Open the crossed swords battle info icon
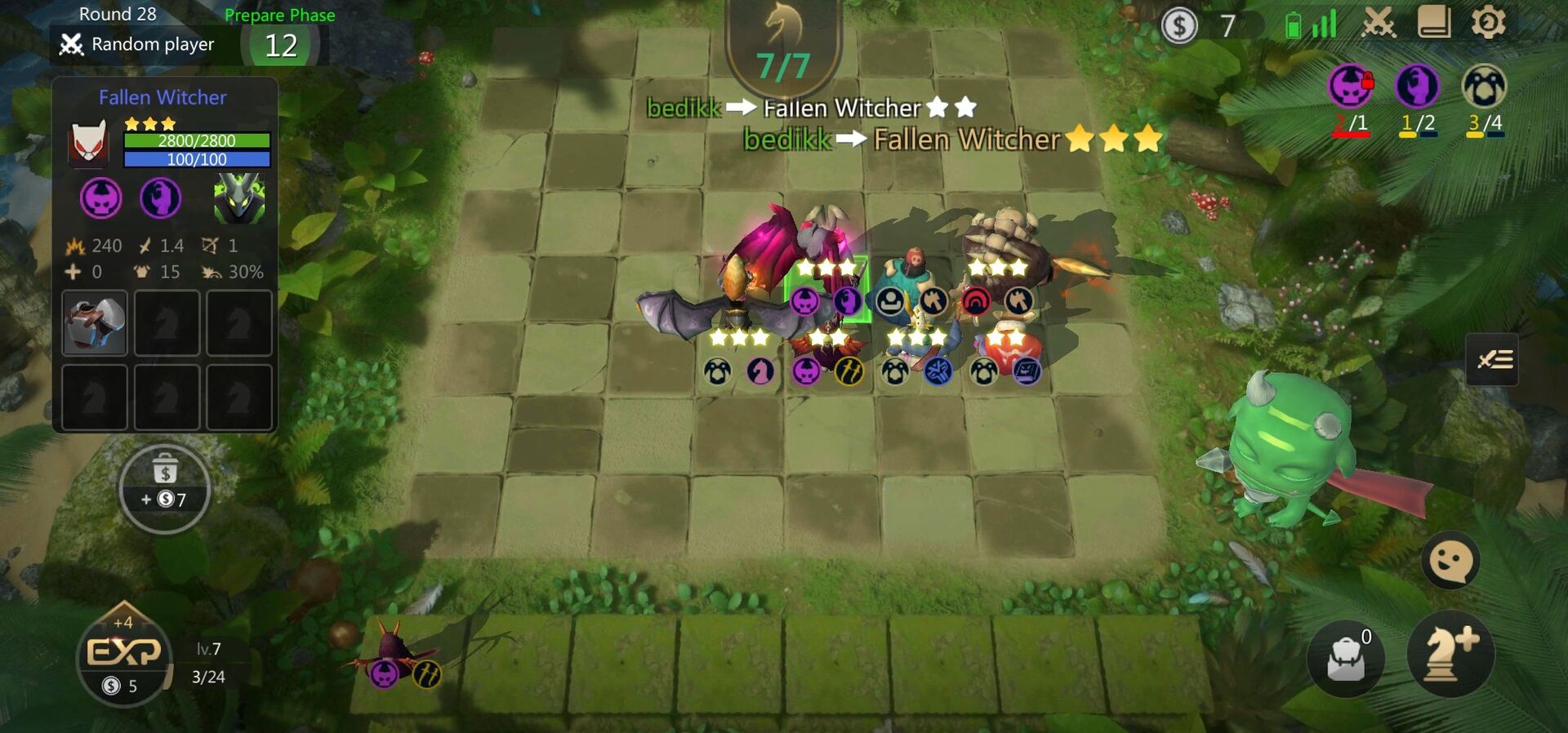The width and height of the screenshot is (1568, 733). pos(1377,24)
